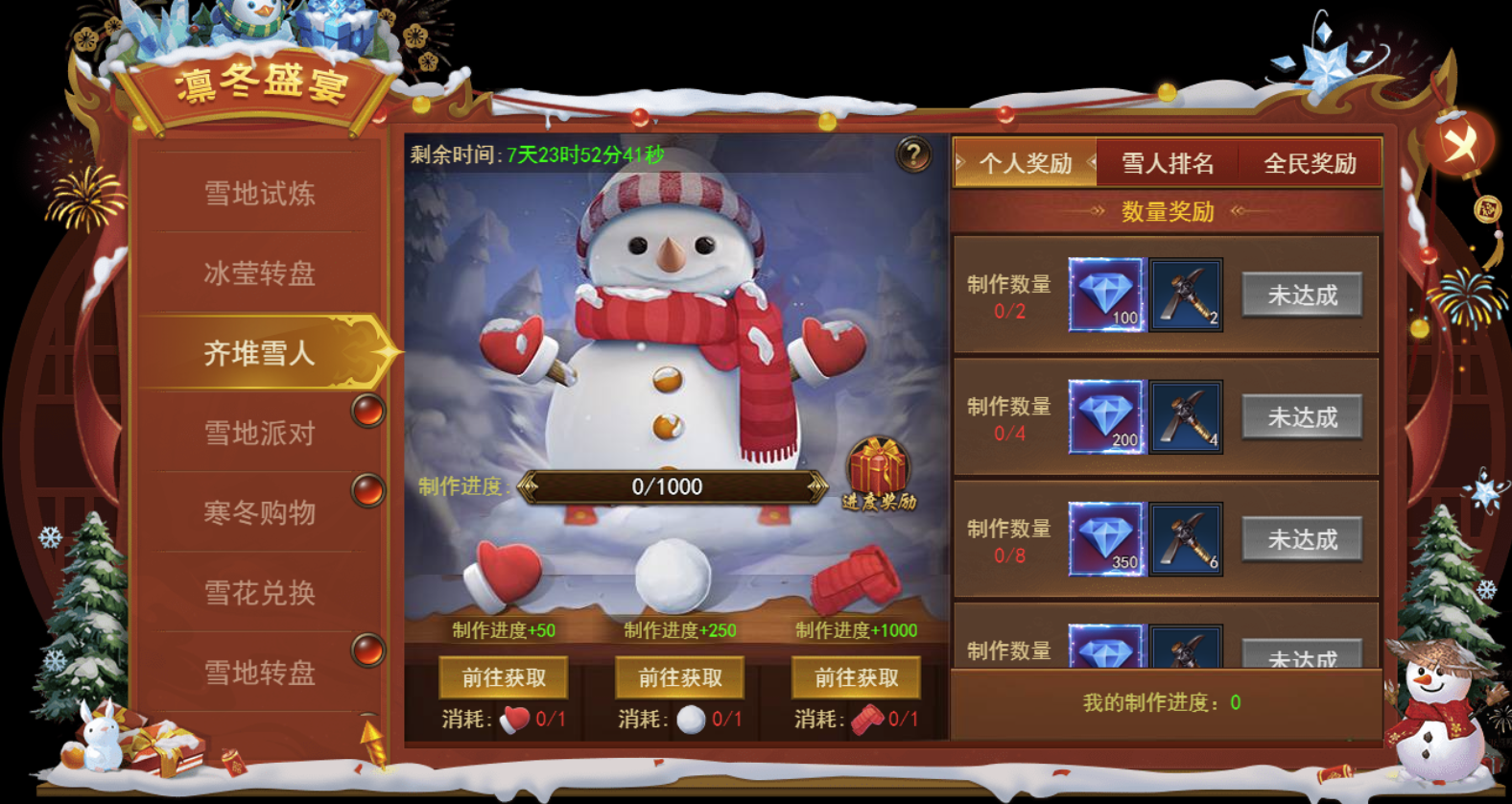The height and width of the screenshot is (804, 1512).
Task: Click 未达成 button for the 0/4 reward
Action: pyautogui.click(x=1302, y=417)
